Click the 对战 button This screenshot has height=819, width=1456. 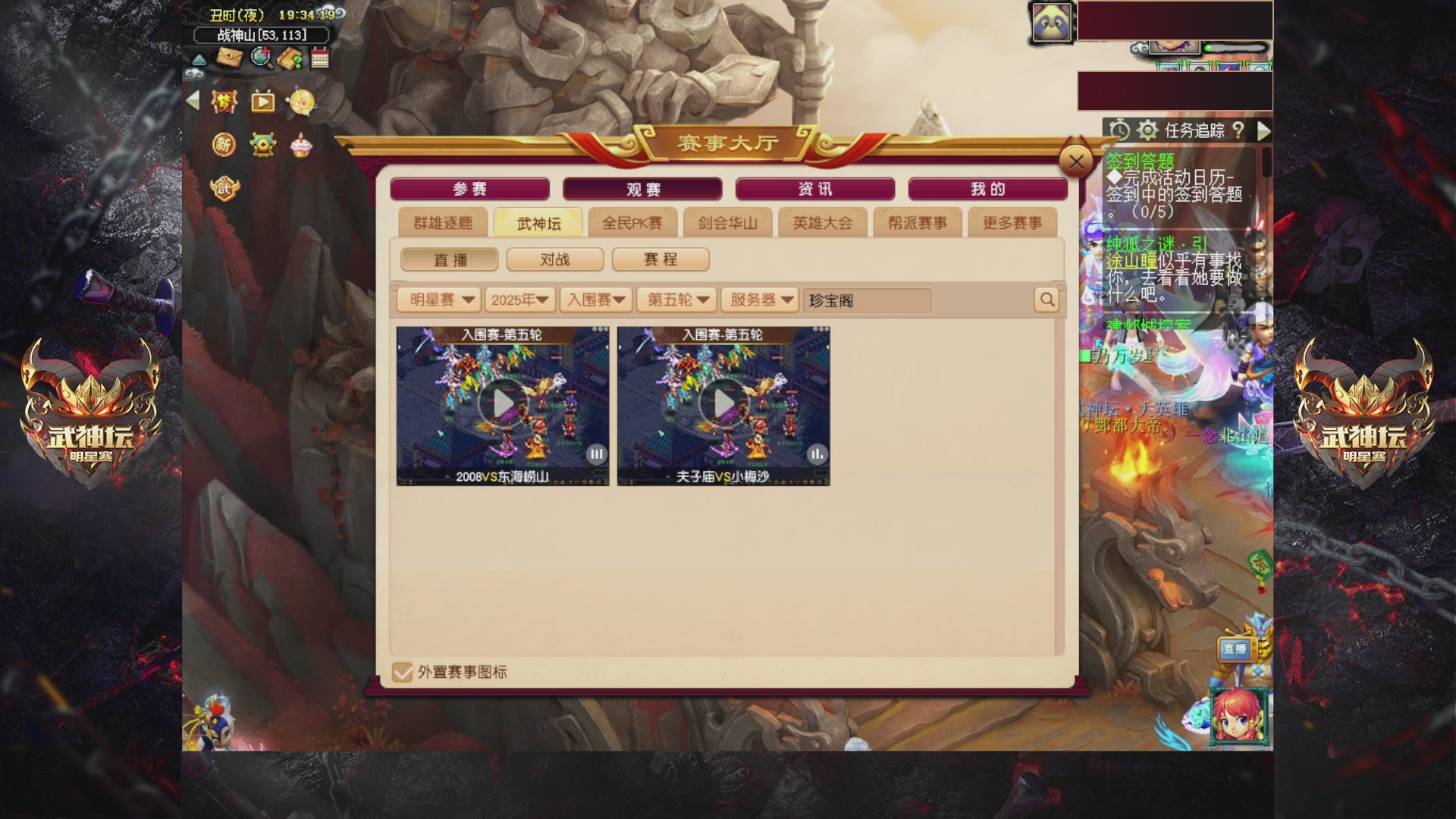point(554,259)
